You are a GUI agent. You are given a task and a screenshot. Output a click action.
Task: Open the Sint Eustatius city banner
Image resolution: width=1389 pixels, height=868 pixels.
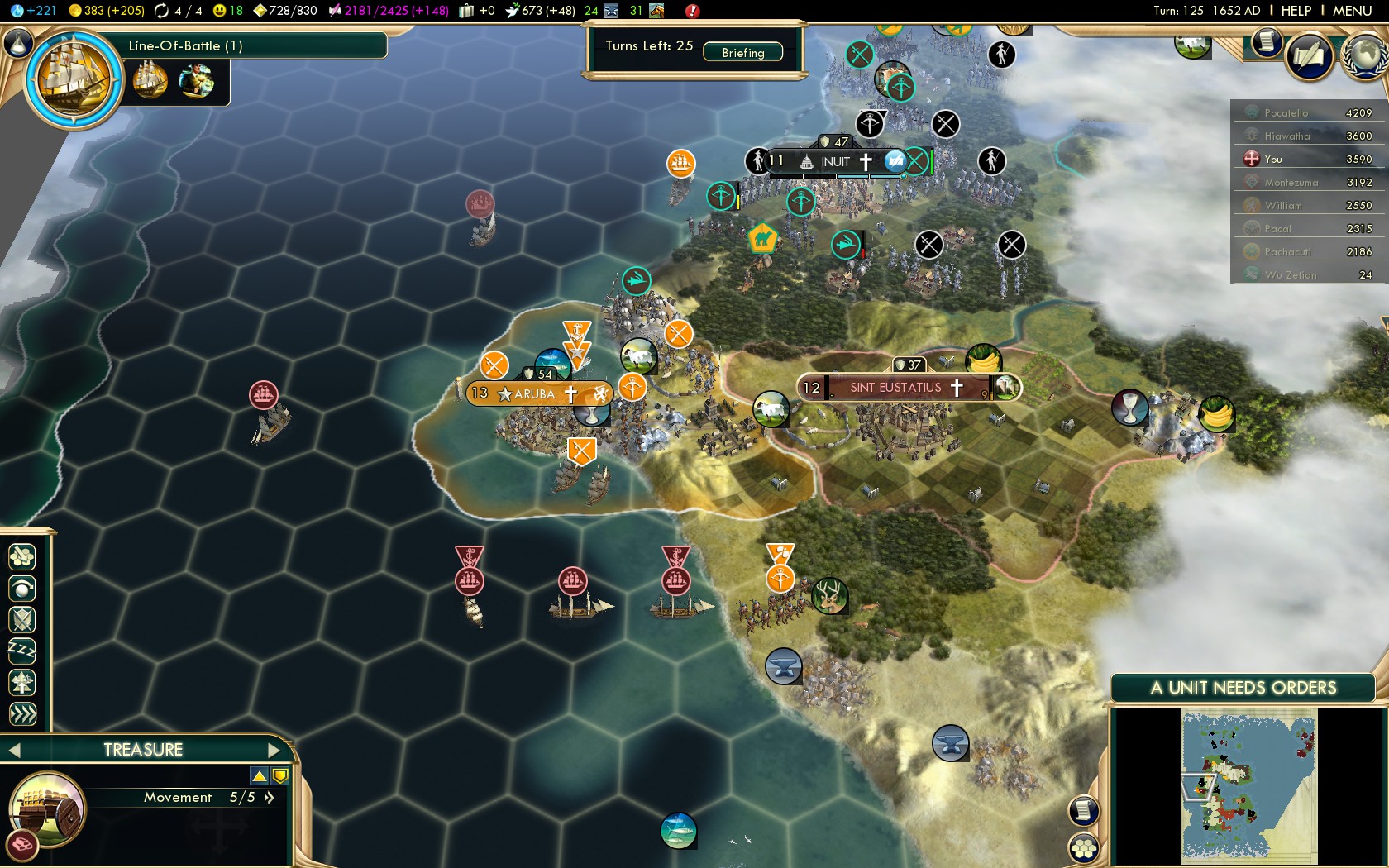pyautogui.click(x=896, y=388)
